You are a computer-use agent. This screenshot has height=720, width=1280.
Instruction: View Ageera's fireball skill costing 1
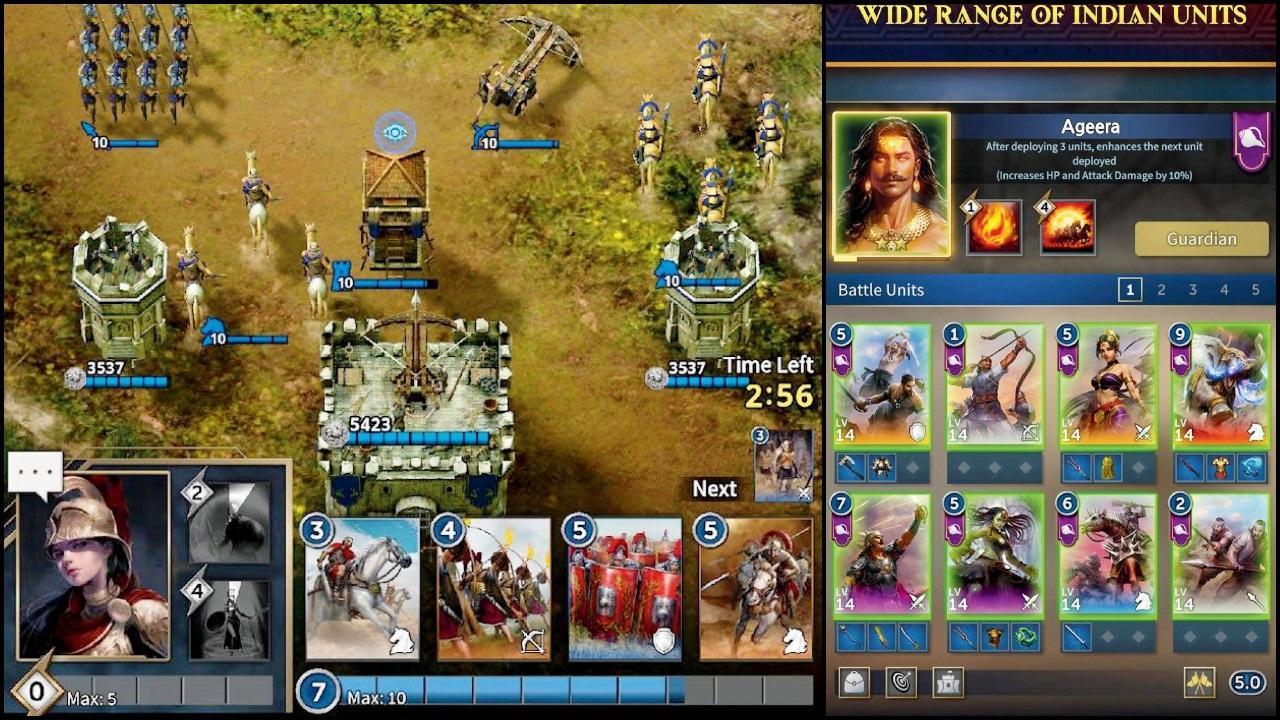[993, 227]
